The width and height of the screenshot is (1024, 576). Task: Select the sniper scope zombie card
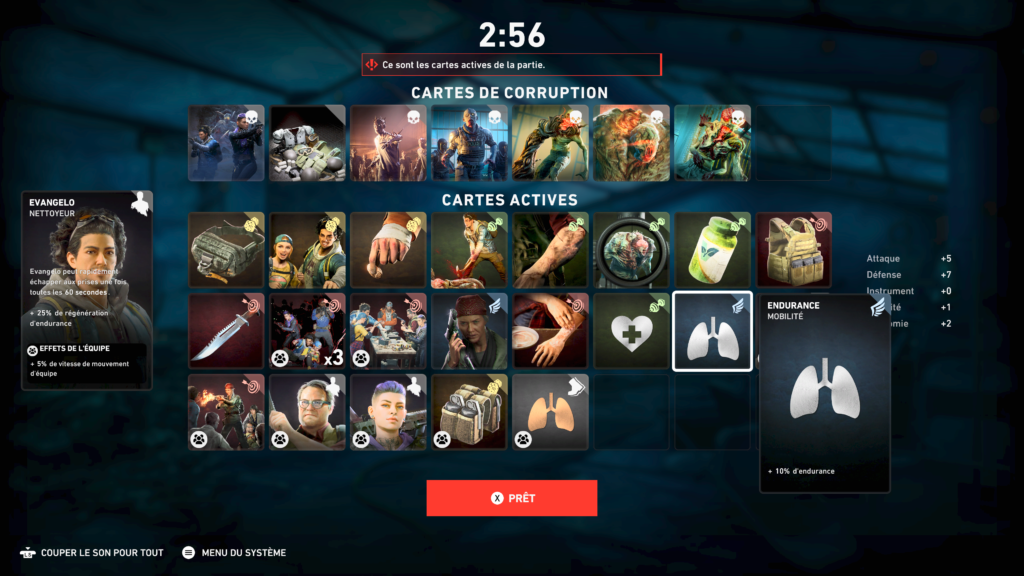(631, 250)
